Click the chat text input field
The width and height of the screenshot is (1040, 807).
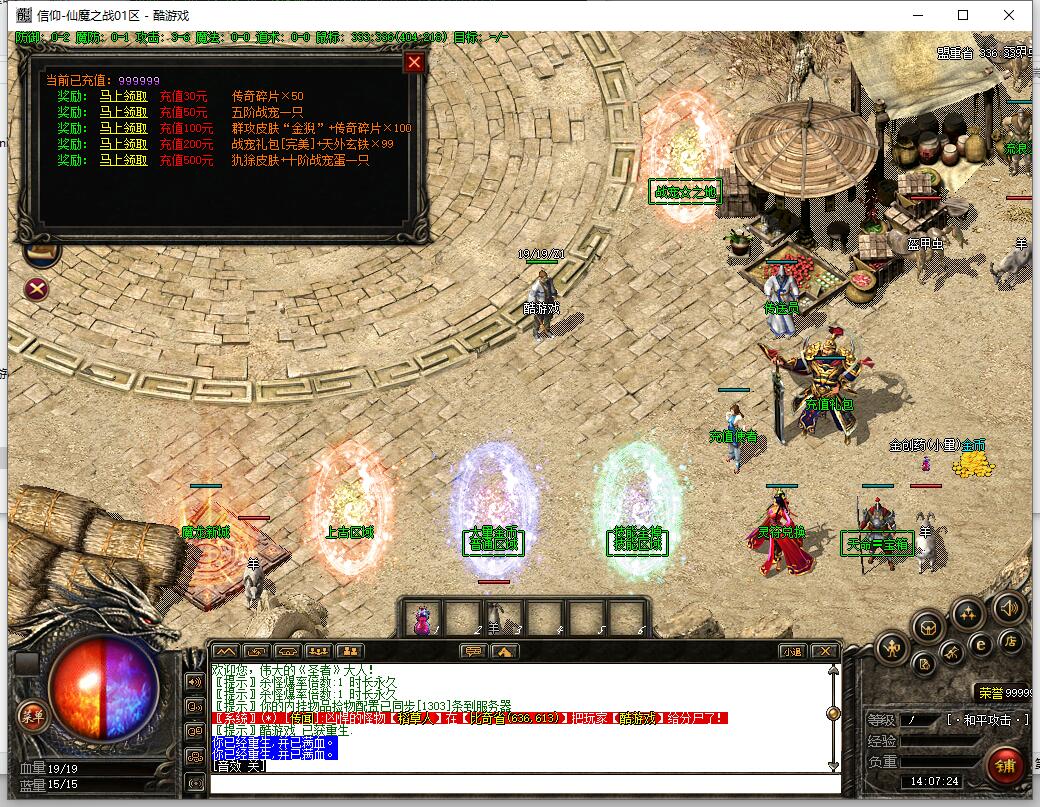point(520,781)
